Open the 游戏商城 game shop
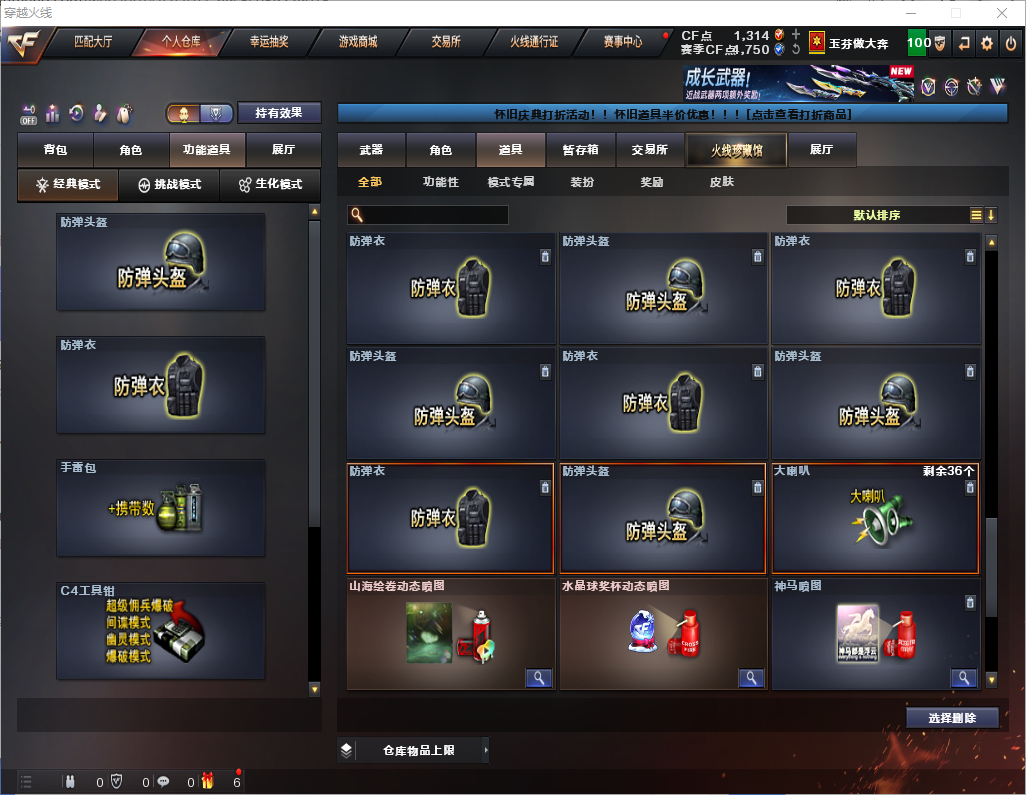The width and height of the screenshot is (1026, 795). (x=358, y=42)
